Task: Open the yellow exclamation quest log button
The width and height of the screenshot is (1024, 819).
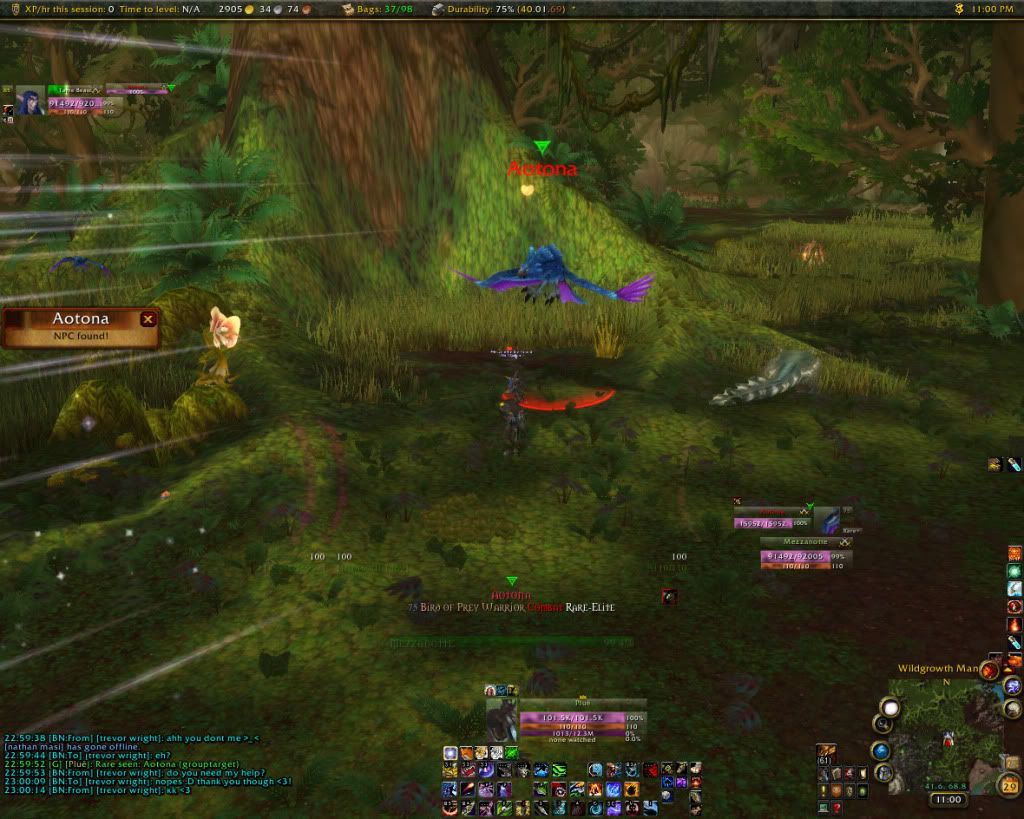Action: pyautogui.click(x=823, y=791)
